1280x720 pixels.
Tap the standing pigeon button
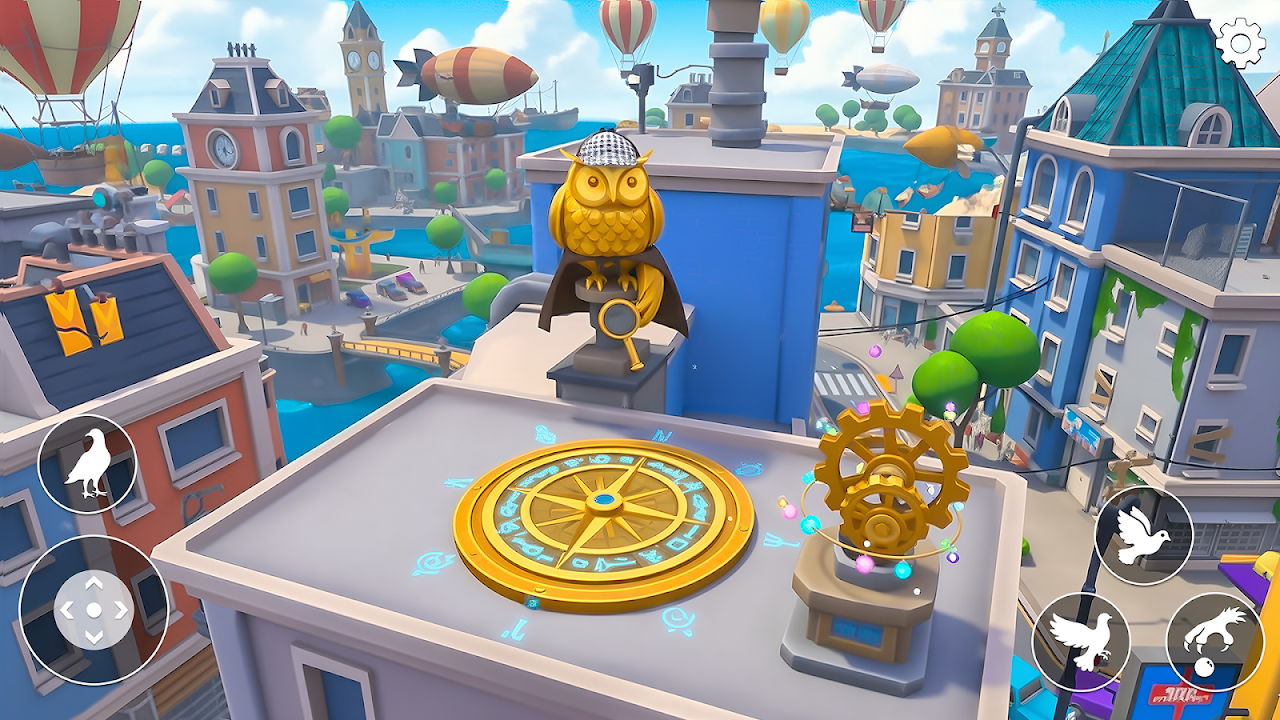pyautogui.click(x=87, y=465)
